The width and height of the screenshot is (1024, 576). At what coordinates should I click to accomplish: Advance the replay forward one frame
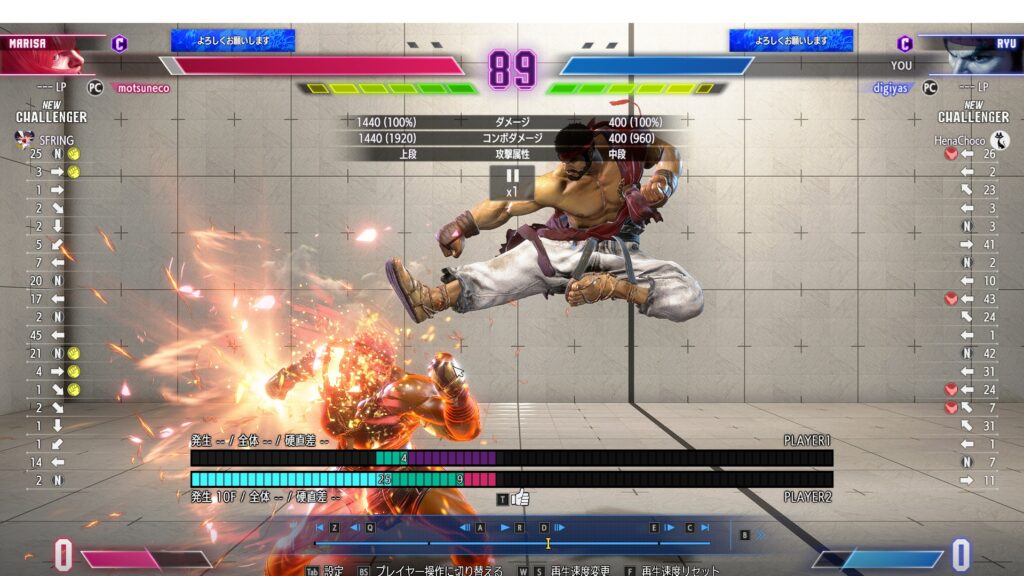559,527
